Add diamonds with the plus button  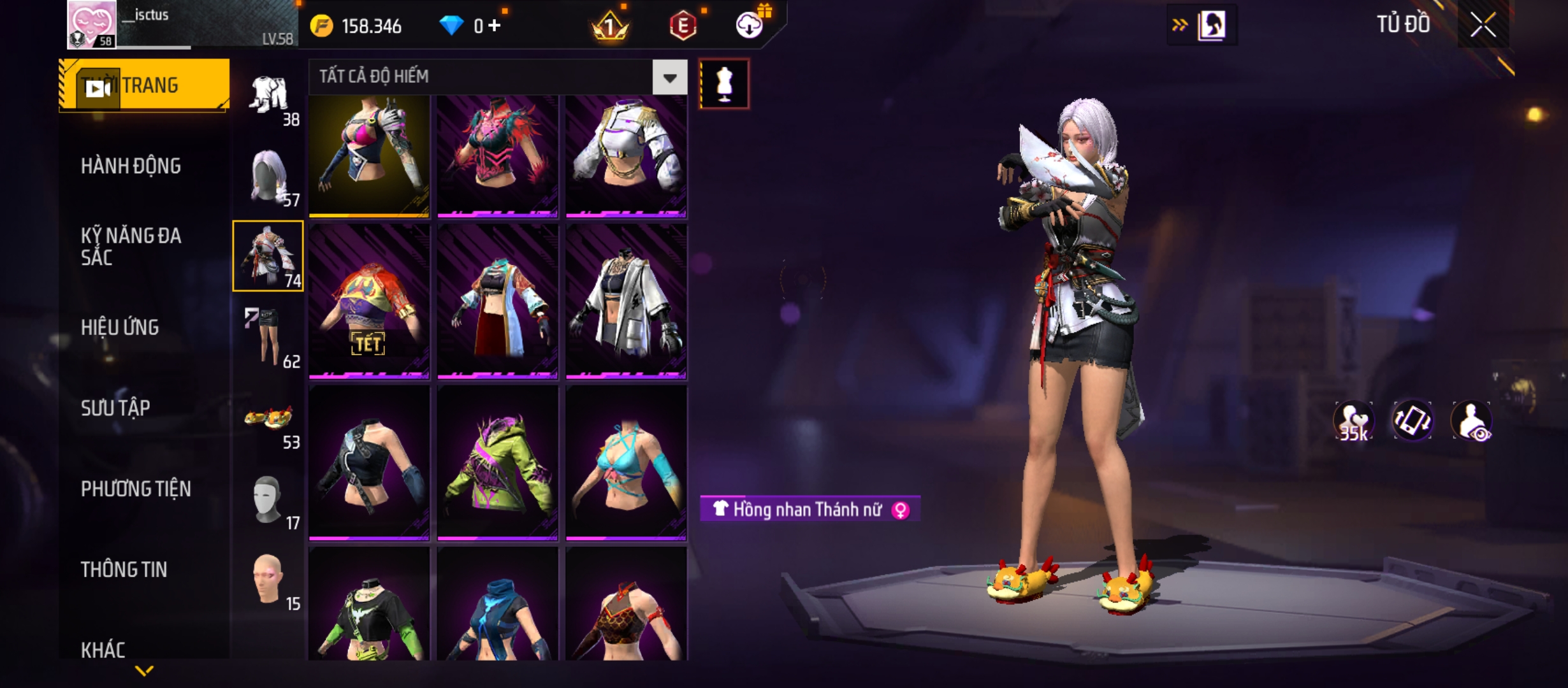[x=495, y=25]
